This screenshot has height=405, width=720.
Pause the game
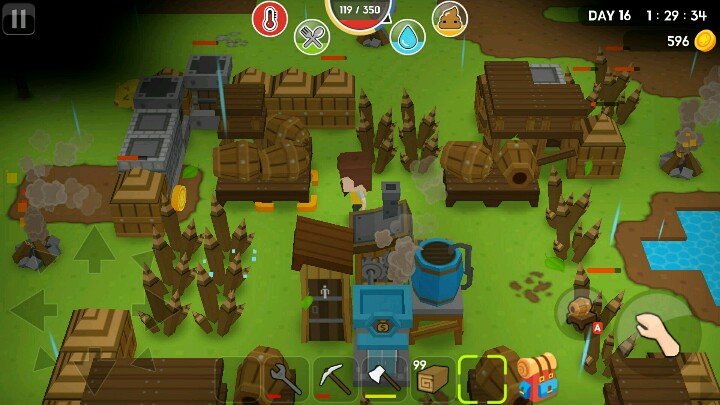pyautogui.click(x=18, y=18)
